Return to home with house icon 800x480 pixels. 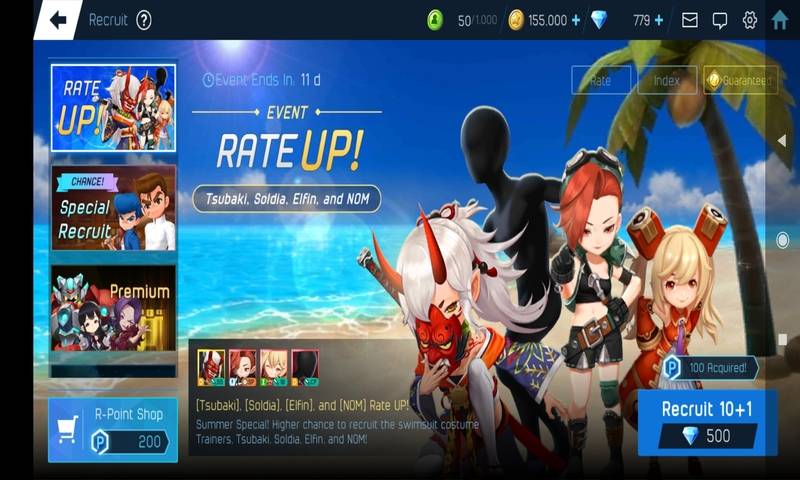[780, 20]
